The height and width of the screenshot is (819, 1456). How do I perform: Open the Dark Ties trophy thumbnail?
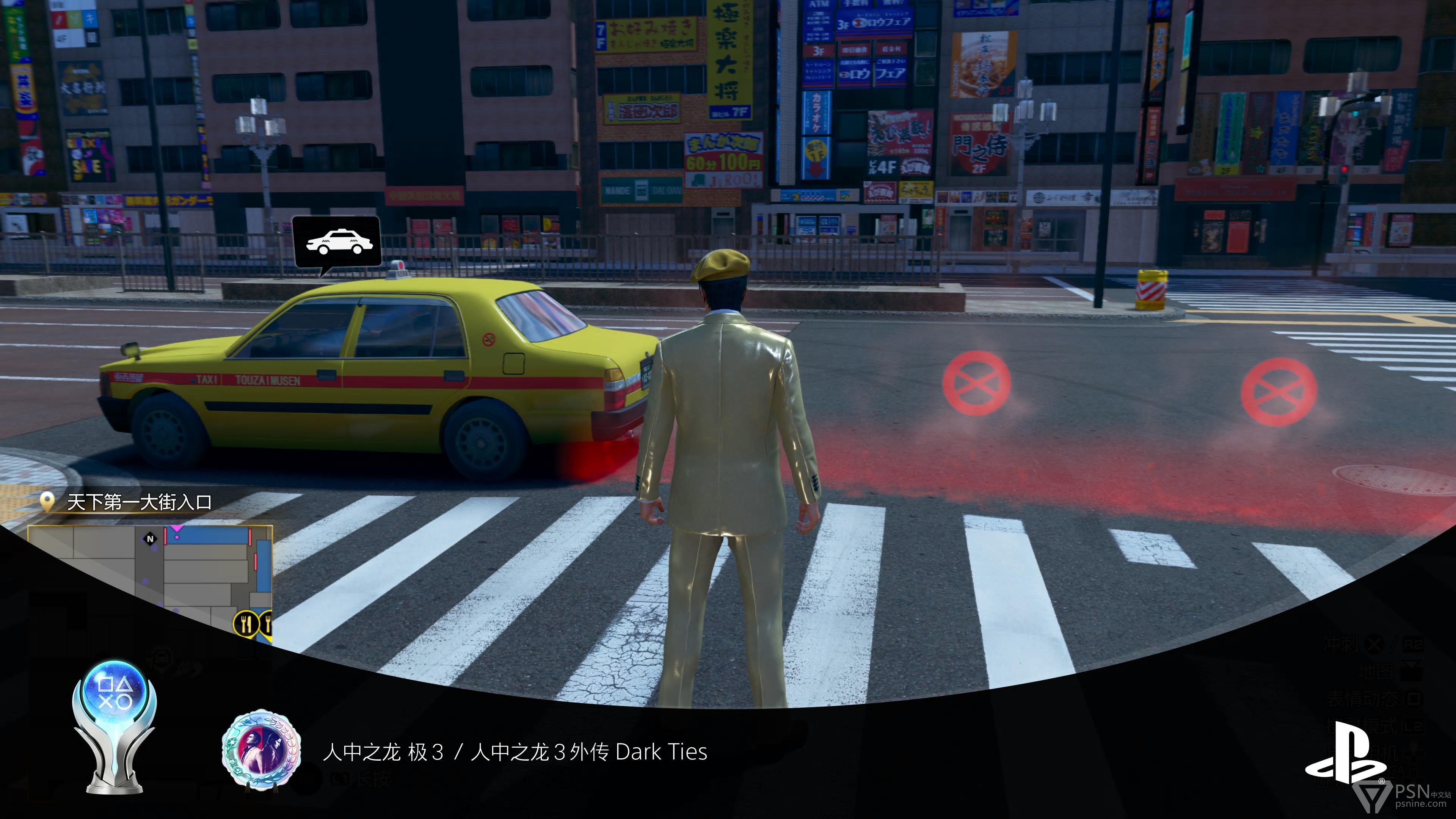coord(260,750)
